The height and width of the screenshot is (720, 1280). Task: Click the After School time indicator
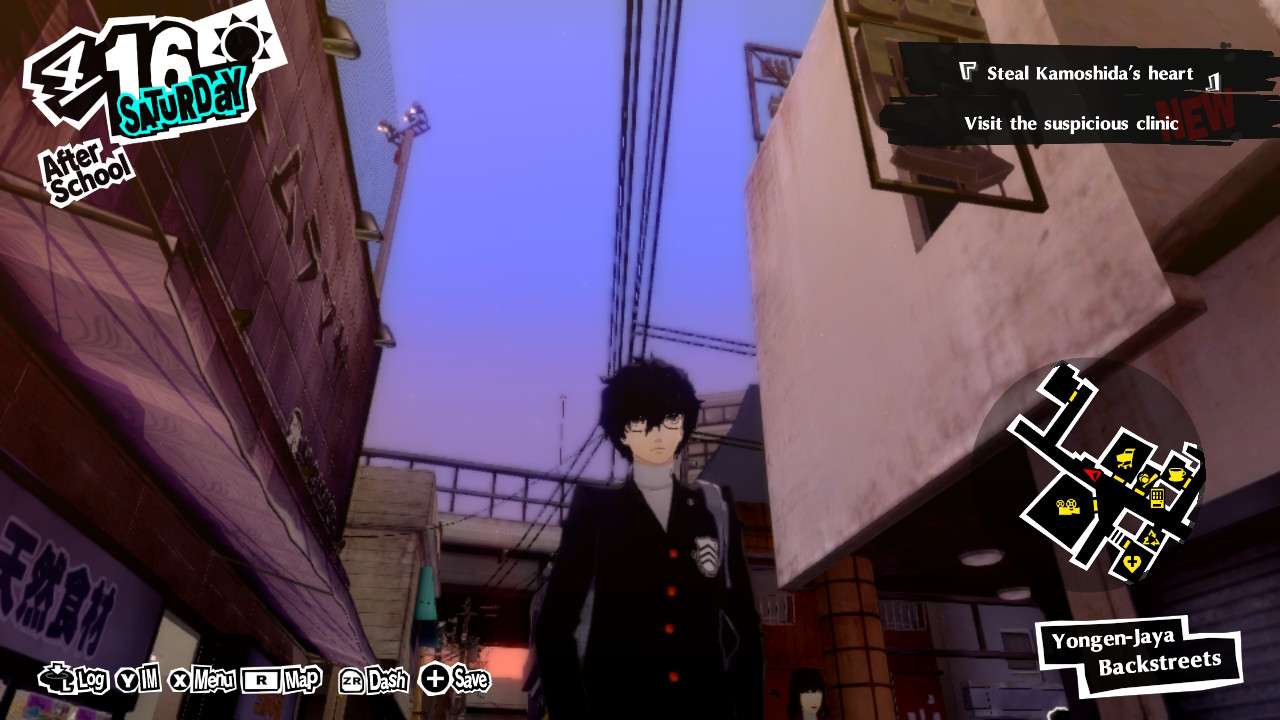click(x=85, y=164)
